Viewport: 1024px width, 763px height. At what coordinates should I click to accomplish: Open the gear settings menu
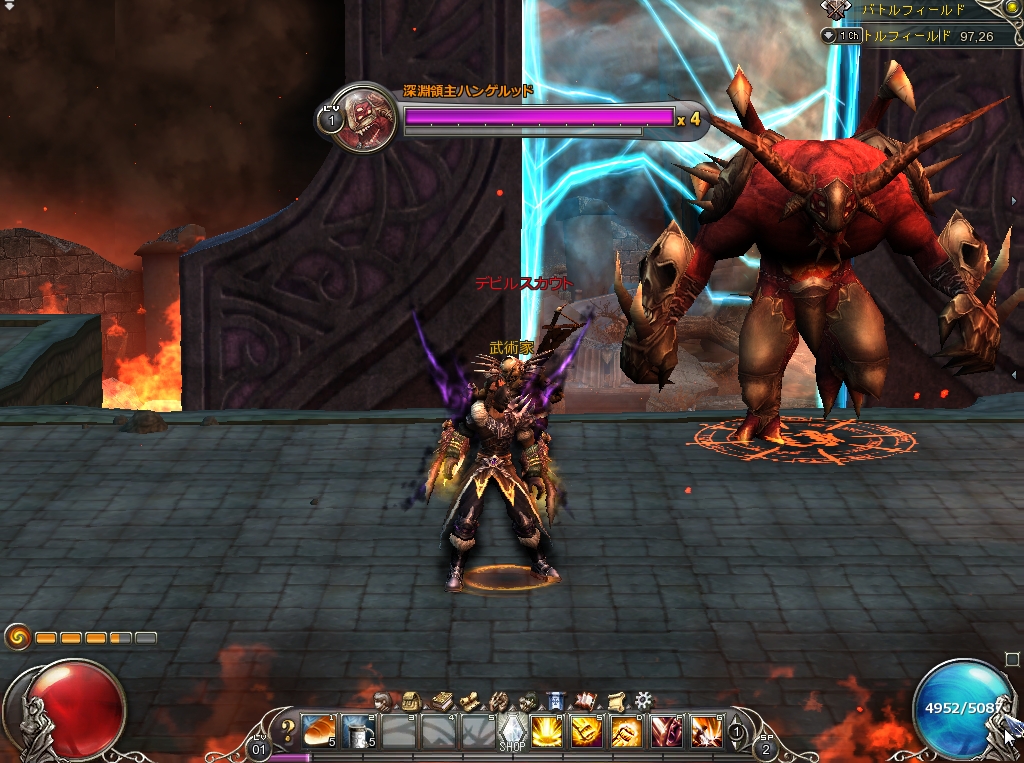644,700
